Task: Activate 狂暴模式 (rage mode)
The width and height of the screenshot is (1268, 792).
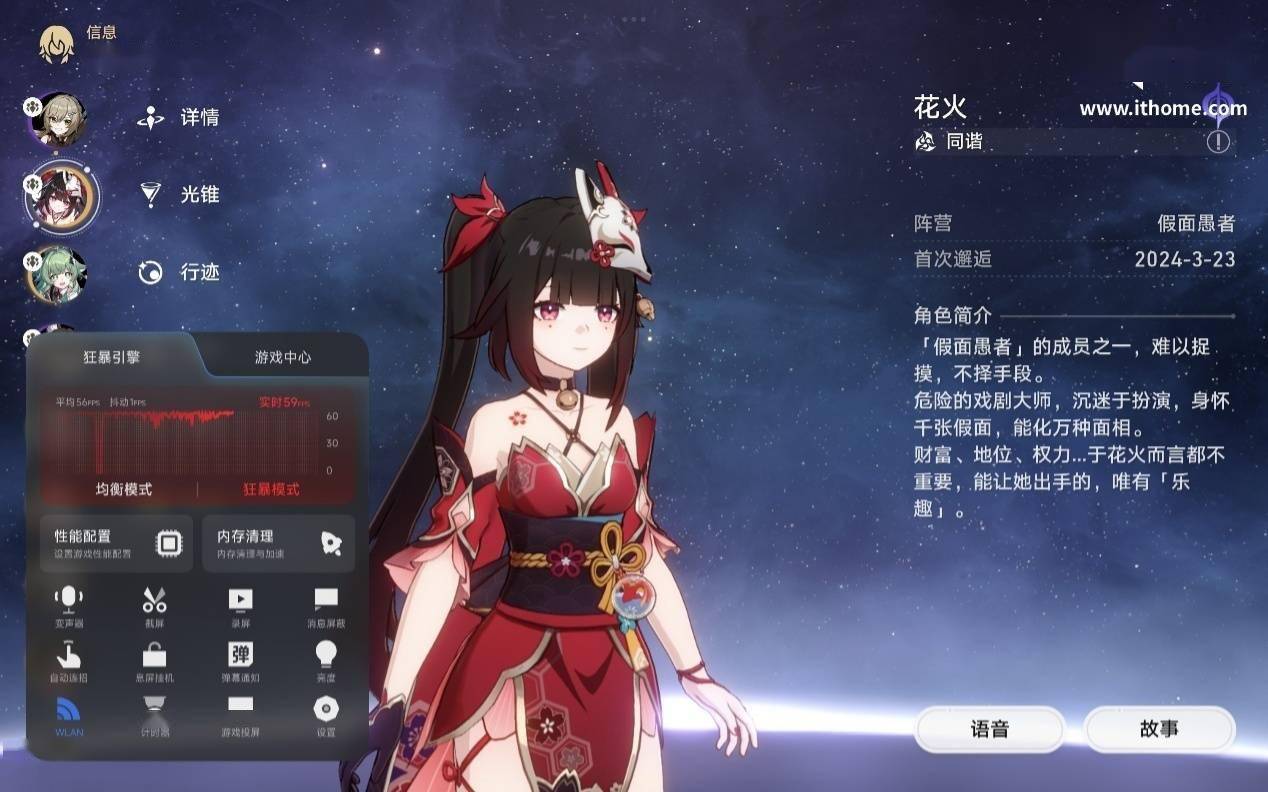Action: tap(271, 489)
